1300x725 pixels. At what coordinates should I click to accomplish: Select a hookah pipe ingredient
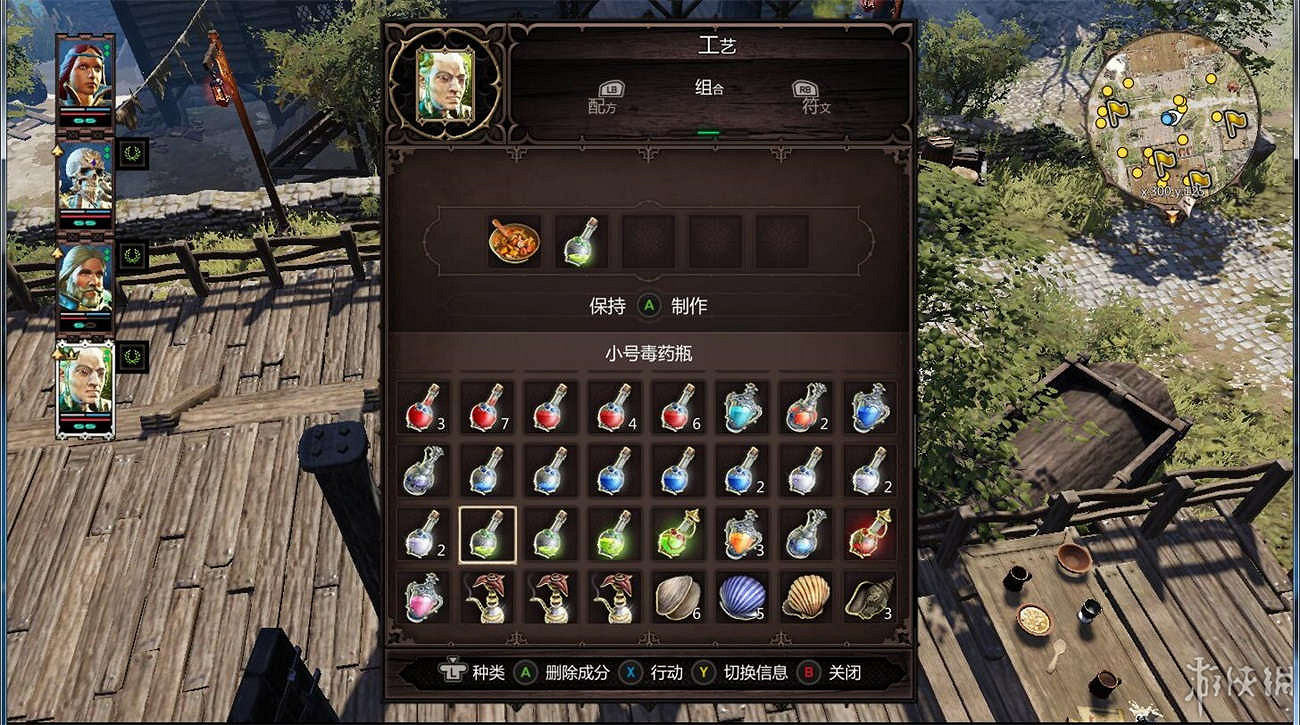point(487,598)
